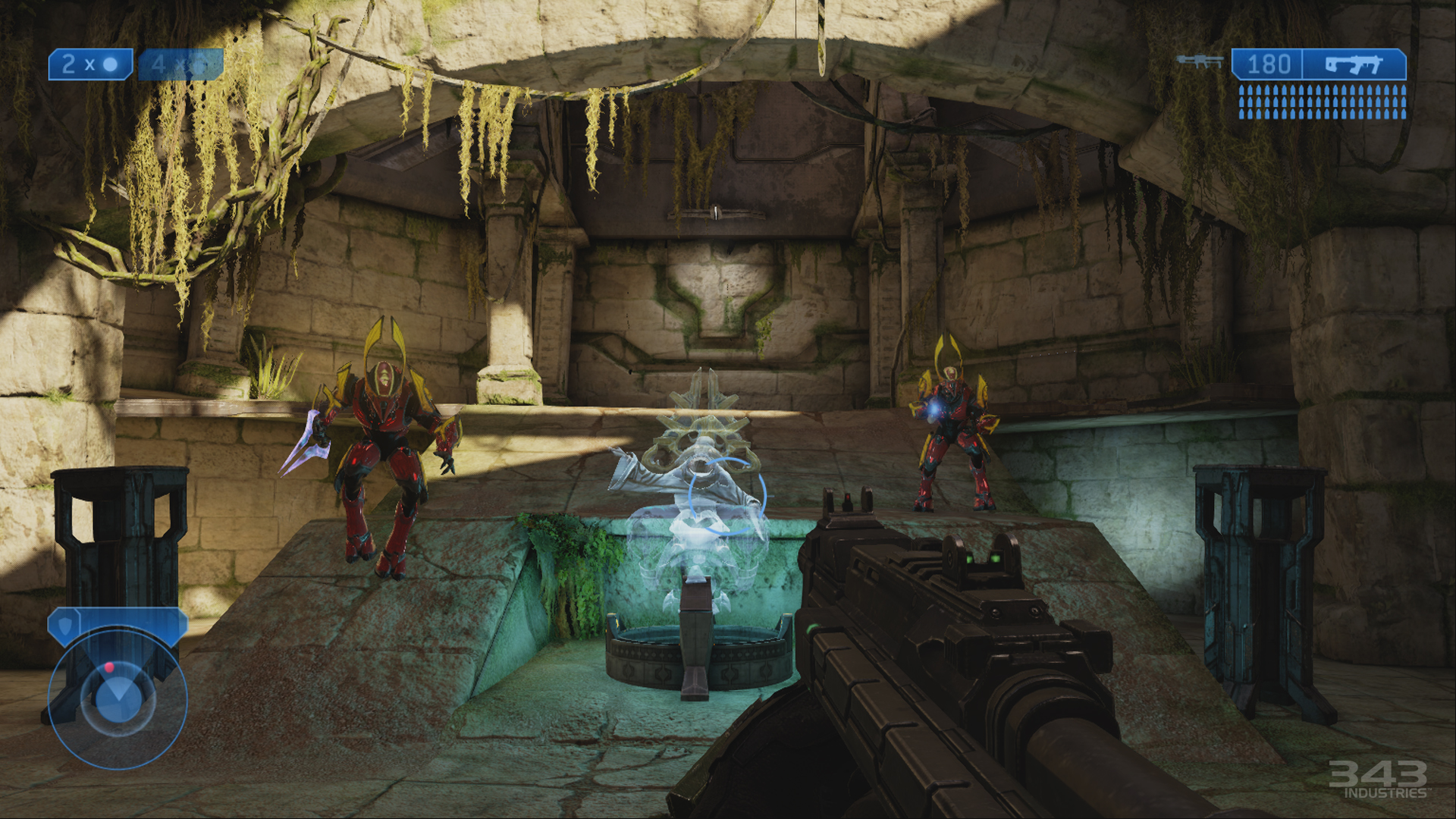Viewport: 1456px width, 819px height.
Task: Select the SMG weapon icon on the ammo counter
Action: 1354,63
